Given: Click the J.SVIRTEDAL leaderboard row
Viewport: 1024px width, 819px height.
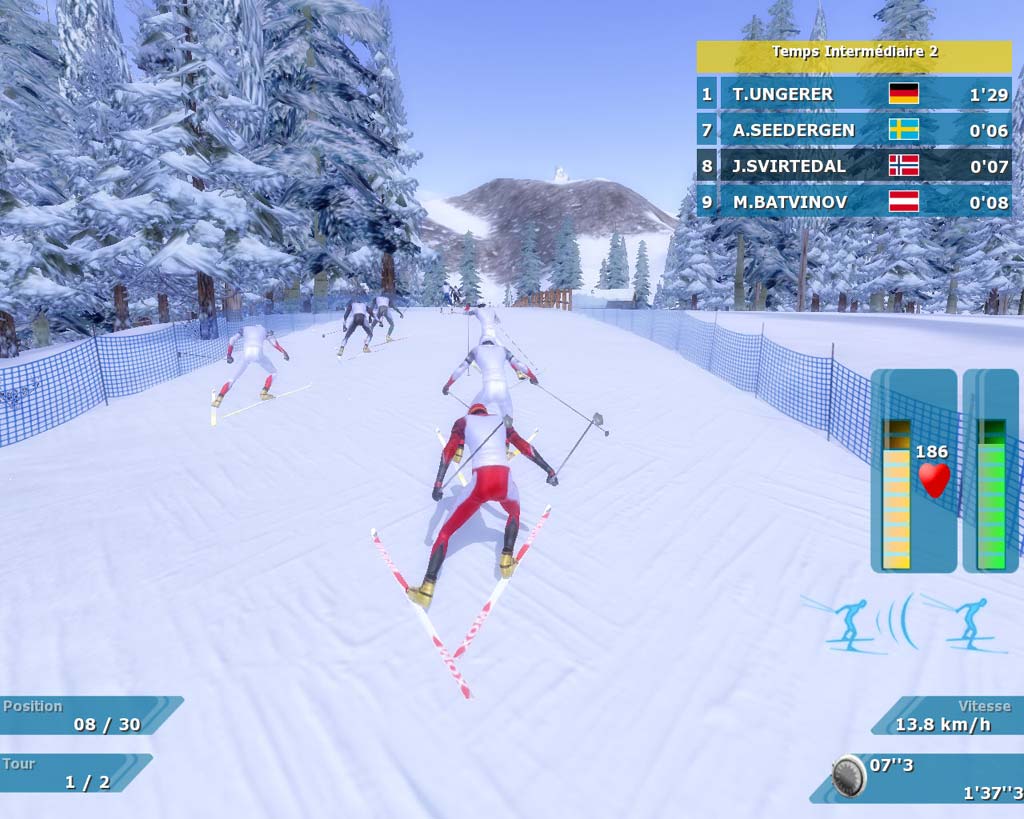Looking at the screenshot, I should (x=854, y=166).
